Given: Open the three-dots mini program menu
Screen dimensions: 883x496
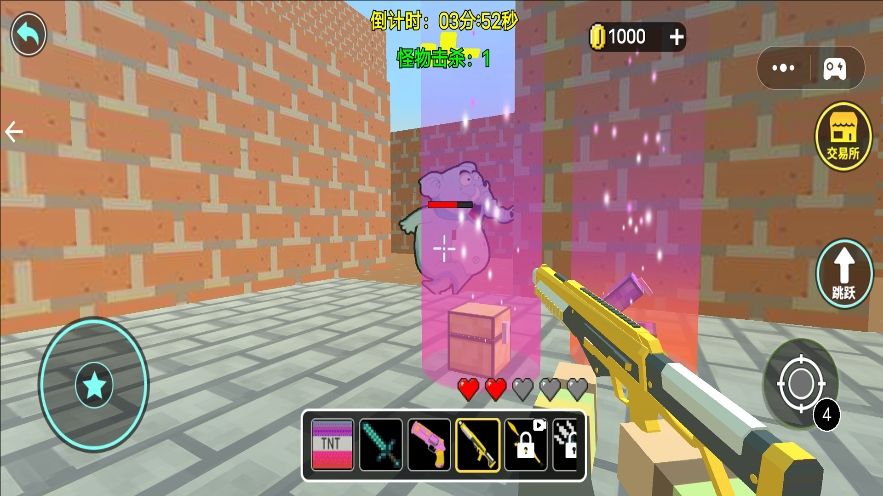Looking at the screenshot, I should pyautogui.click(x=784, y=68).
